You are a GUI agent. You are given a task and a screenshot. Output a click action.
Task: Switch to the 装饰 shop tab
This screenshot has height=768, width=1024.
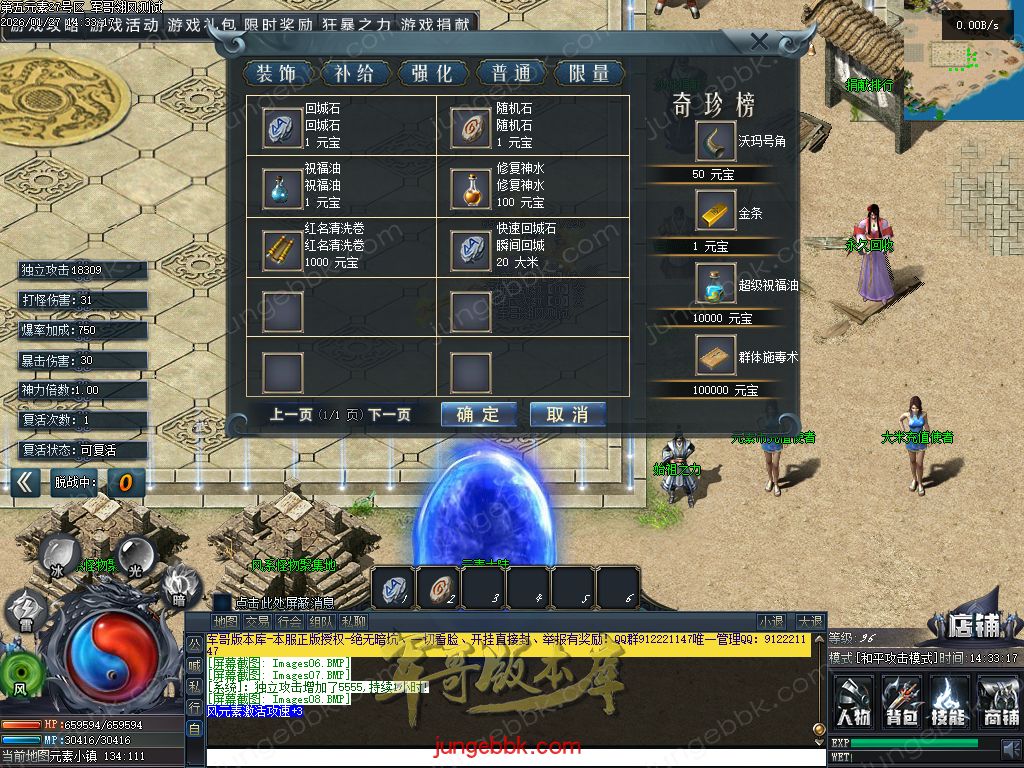tap(276, 73)
